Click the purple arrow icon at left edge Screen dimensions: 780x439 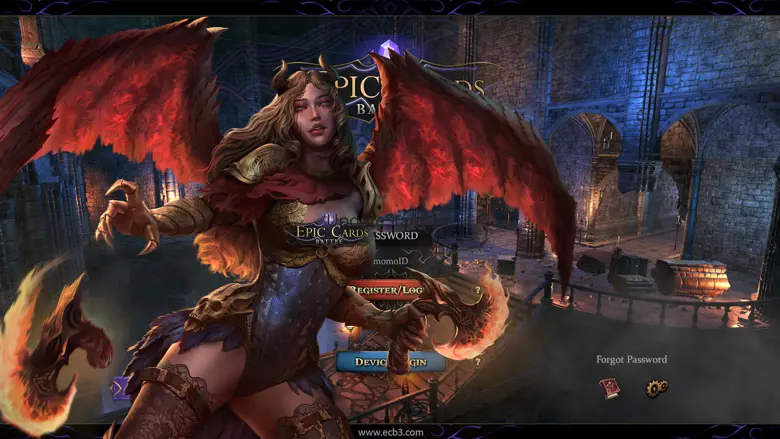pyautogui.click(x=121, y=387)
